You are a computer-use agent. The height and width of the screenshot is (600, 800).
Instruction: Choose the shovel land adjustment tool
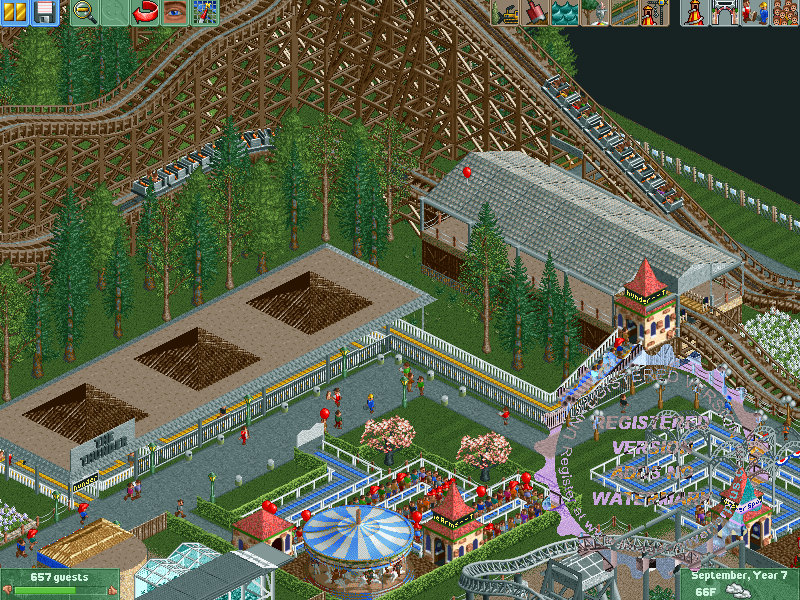[535, 13]
